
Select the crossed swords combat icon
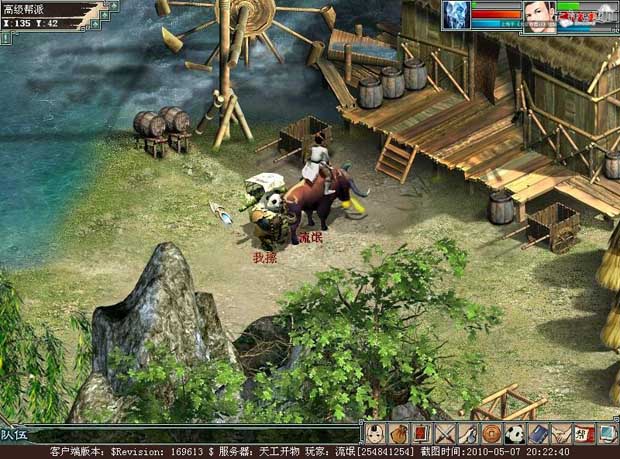444,433
